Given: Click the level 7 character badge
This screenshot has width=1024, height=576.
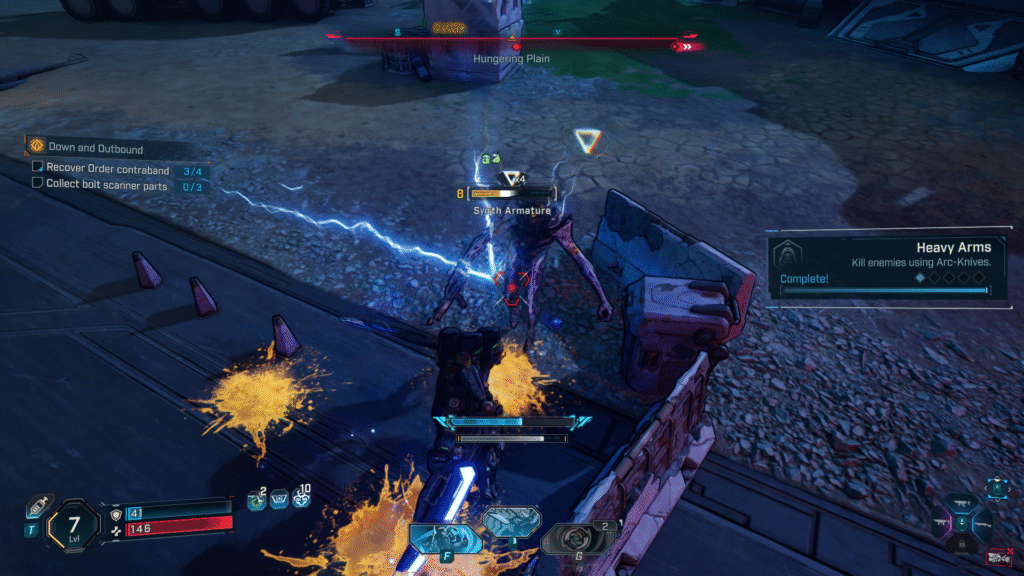Looking at the screenshot, I should [73, 523].
